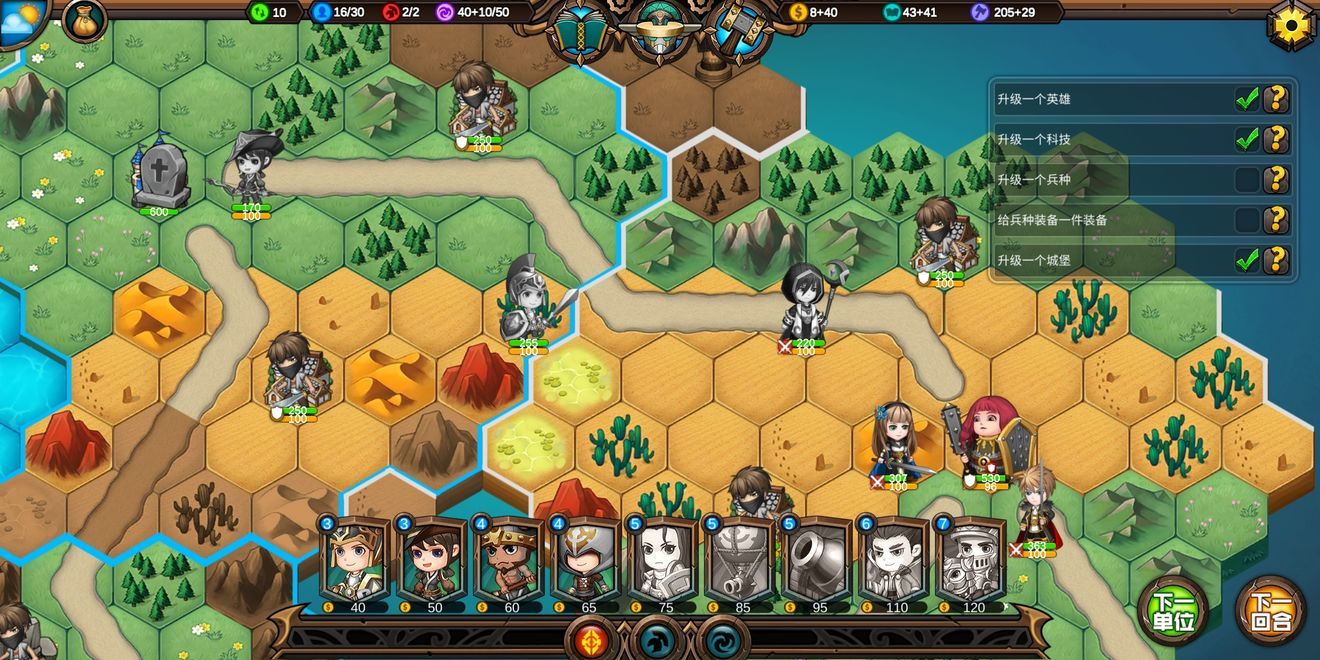
Task: Click the 下一回合 end turn button
Action: [x=1270, y=611]
